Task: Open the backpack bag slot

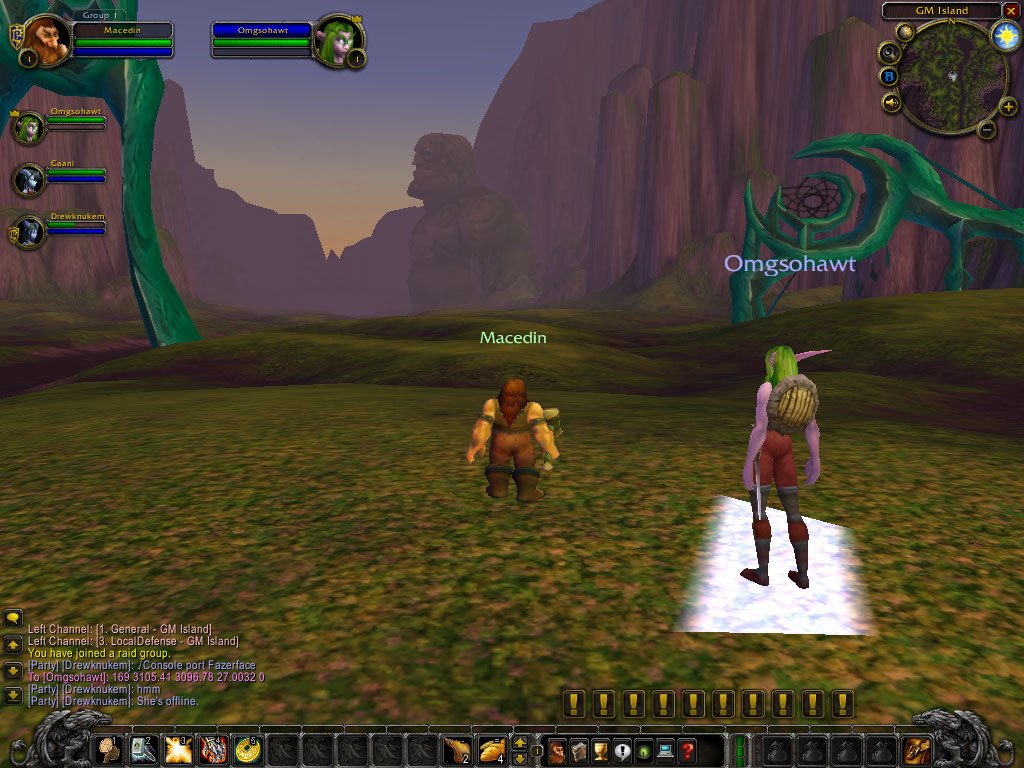Action: pos(917,749)
